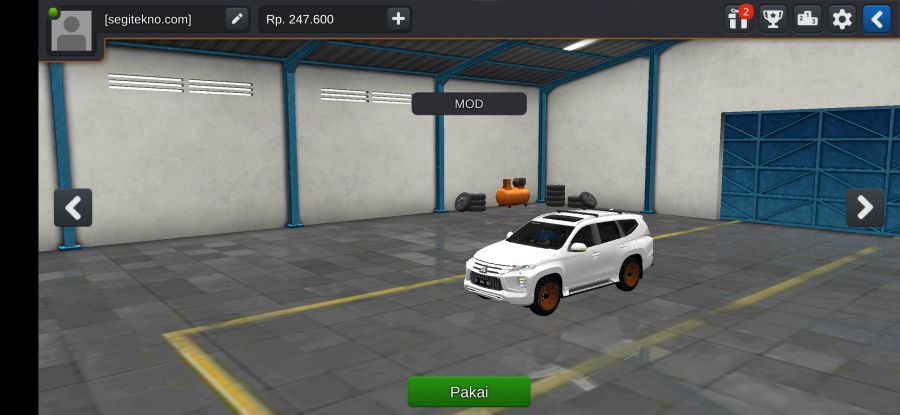This screenshot has height=415, width=900.
Task: Open the gear Settings menu
Action: tap(842, 19)
